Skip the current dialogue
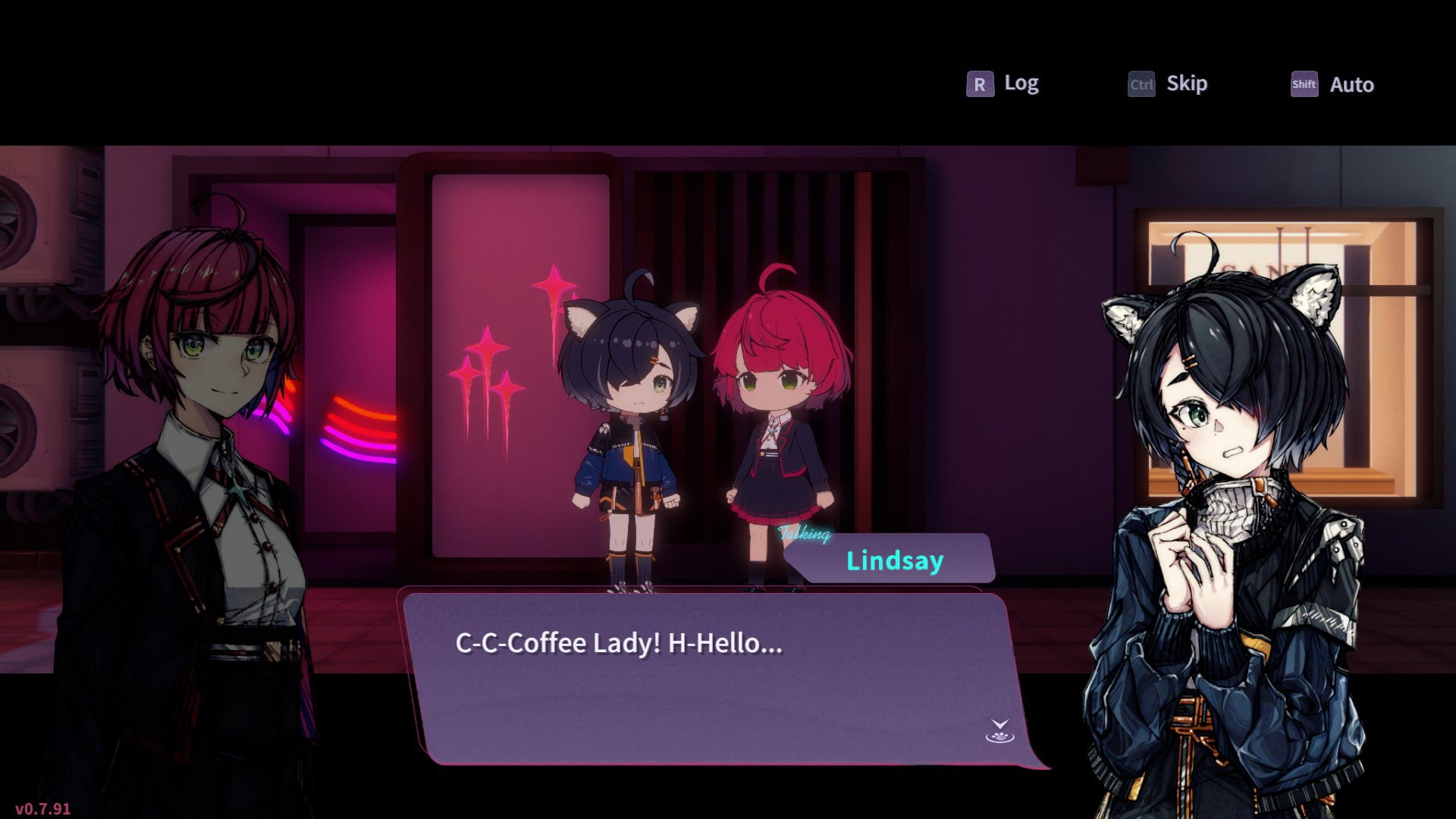 (1168, 83)
